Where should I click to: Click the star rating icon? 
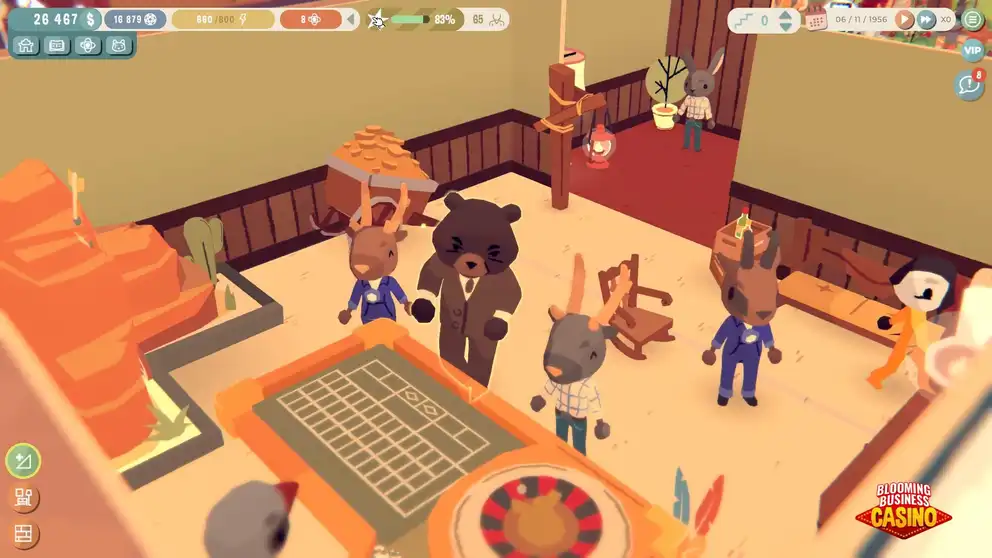pos(377,19)
